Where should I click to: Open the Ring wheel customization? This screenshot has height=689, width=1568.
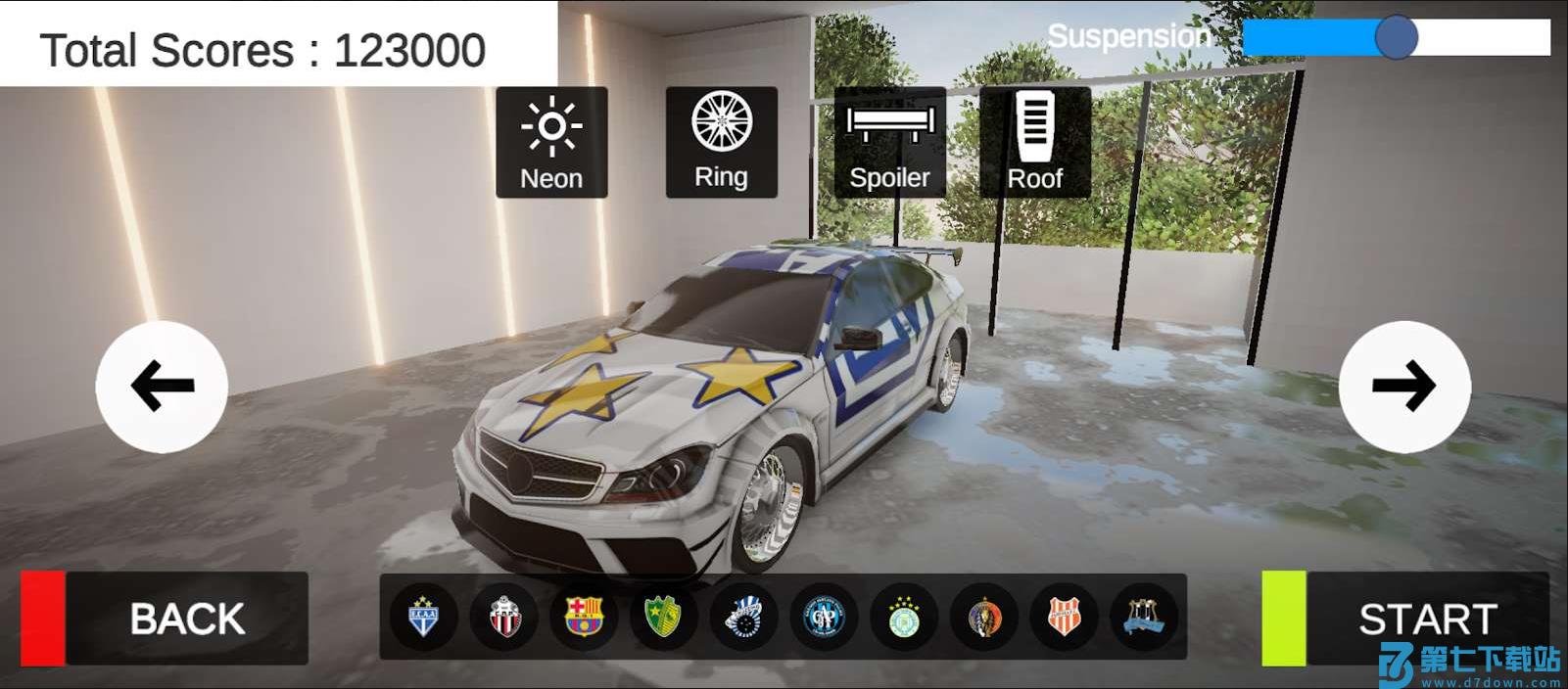pos(722,142)
